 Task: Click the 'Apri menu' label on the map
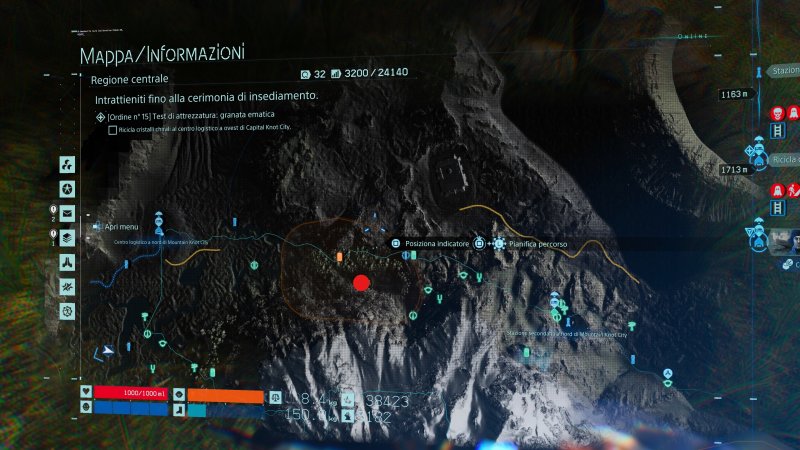coord(121,227)
